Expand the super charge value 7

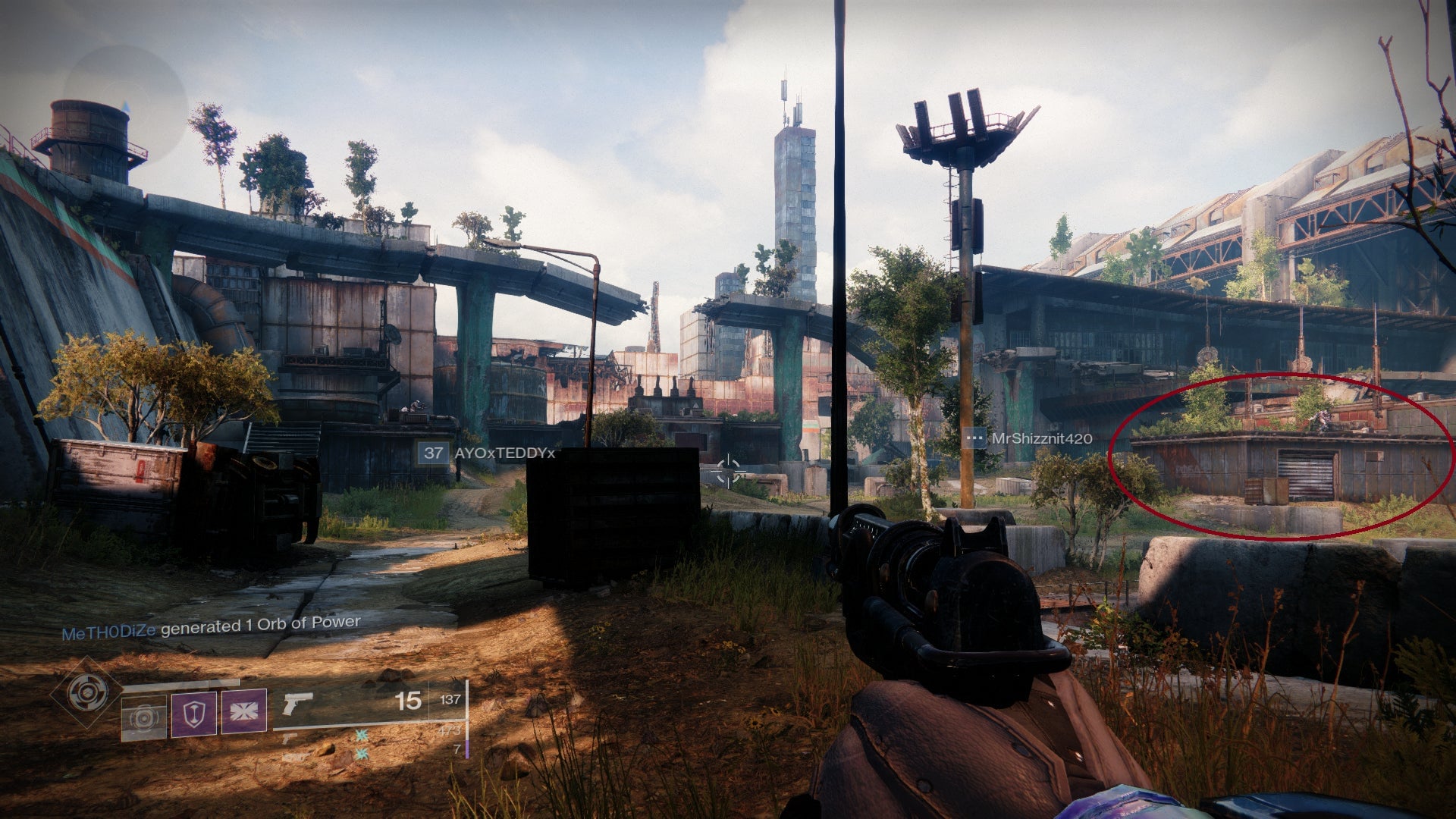(x=457, y=749)
